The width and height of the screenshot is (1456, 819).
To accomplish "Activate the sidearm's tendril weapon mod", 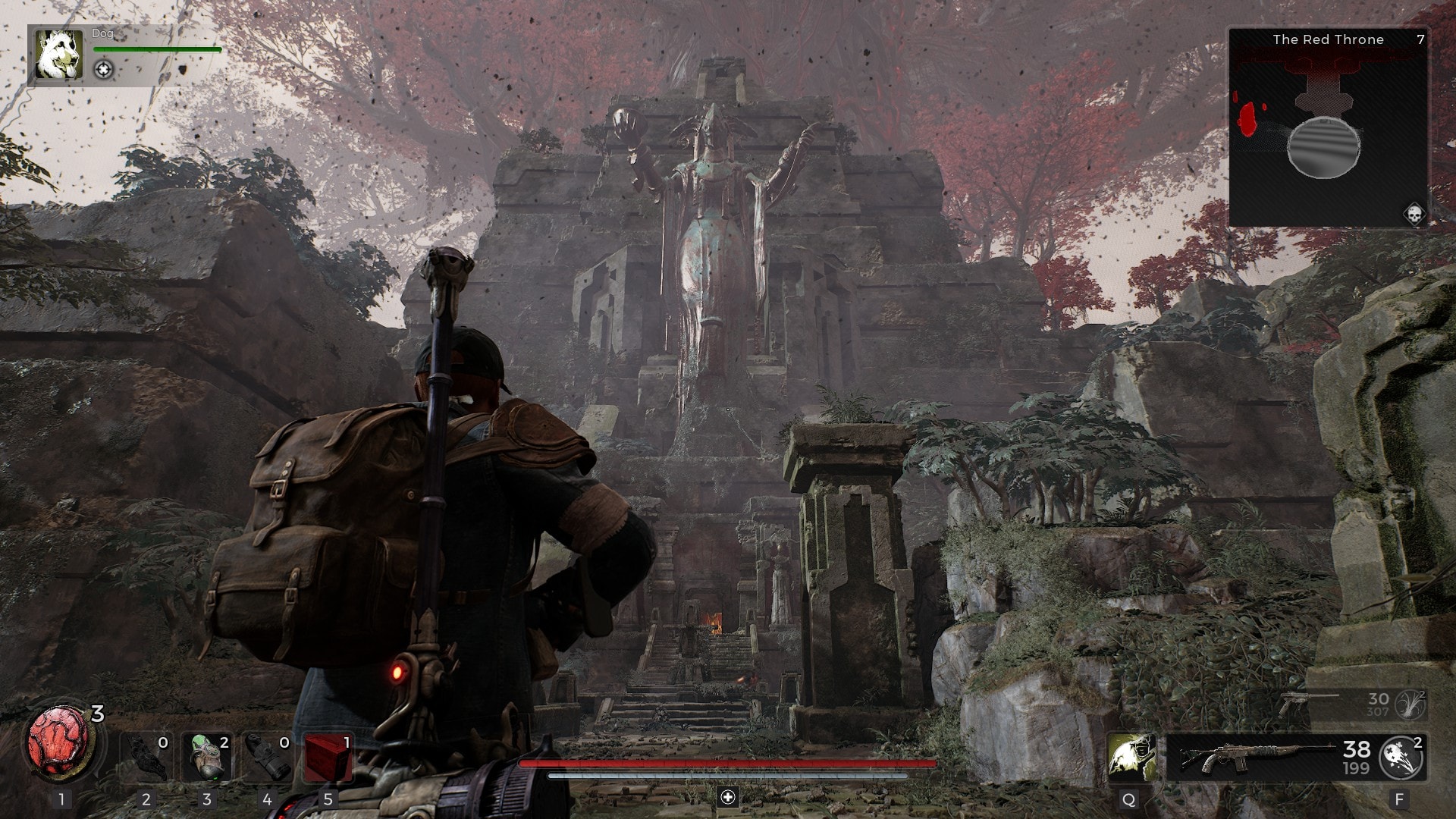I will coord(1410,704).
